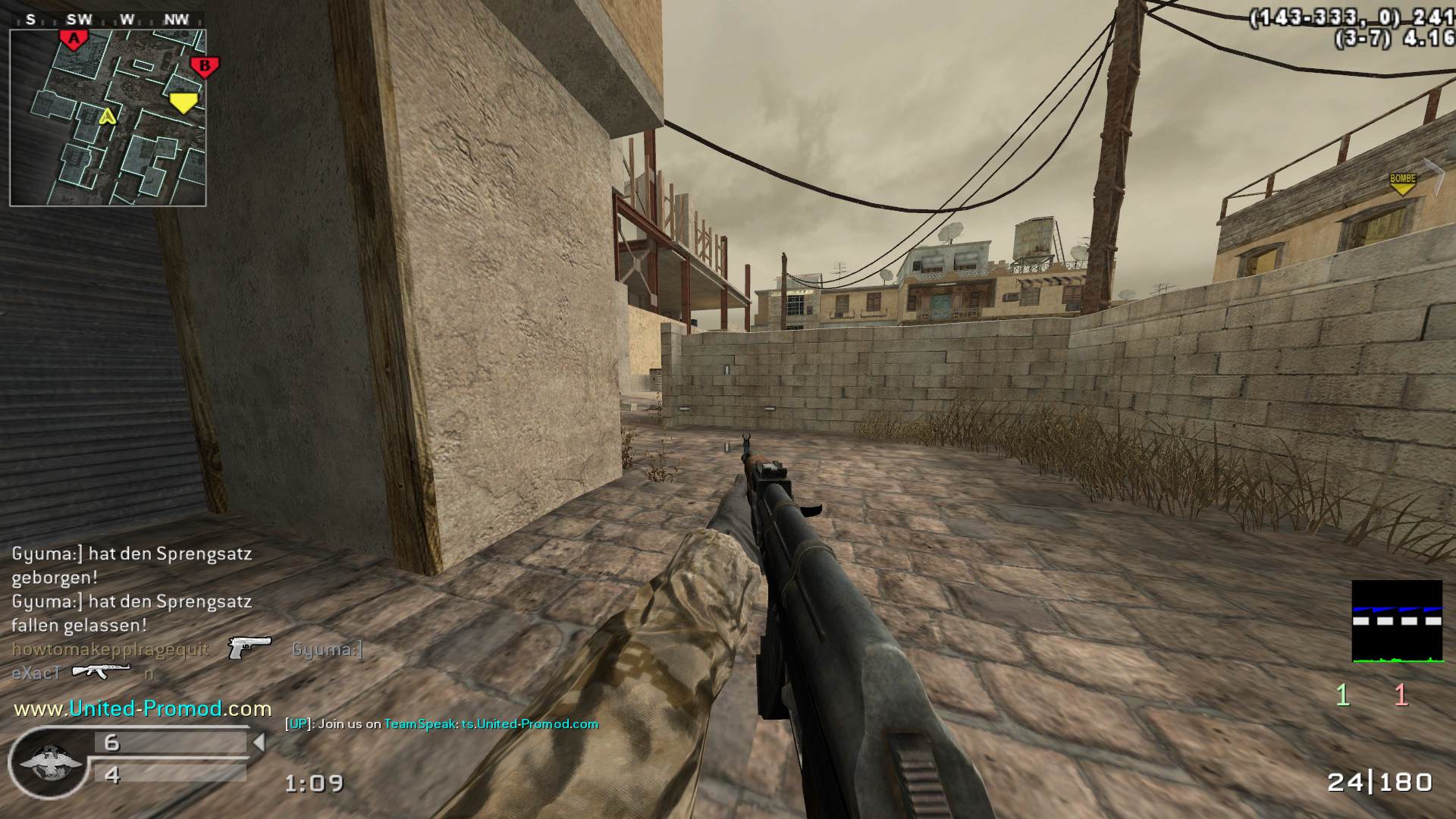Screen dimensions: 1456x819
Task: Click the BOMBE objective waypoint icon
Action: tap(1402, 183)
